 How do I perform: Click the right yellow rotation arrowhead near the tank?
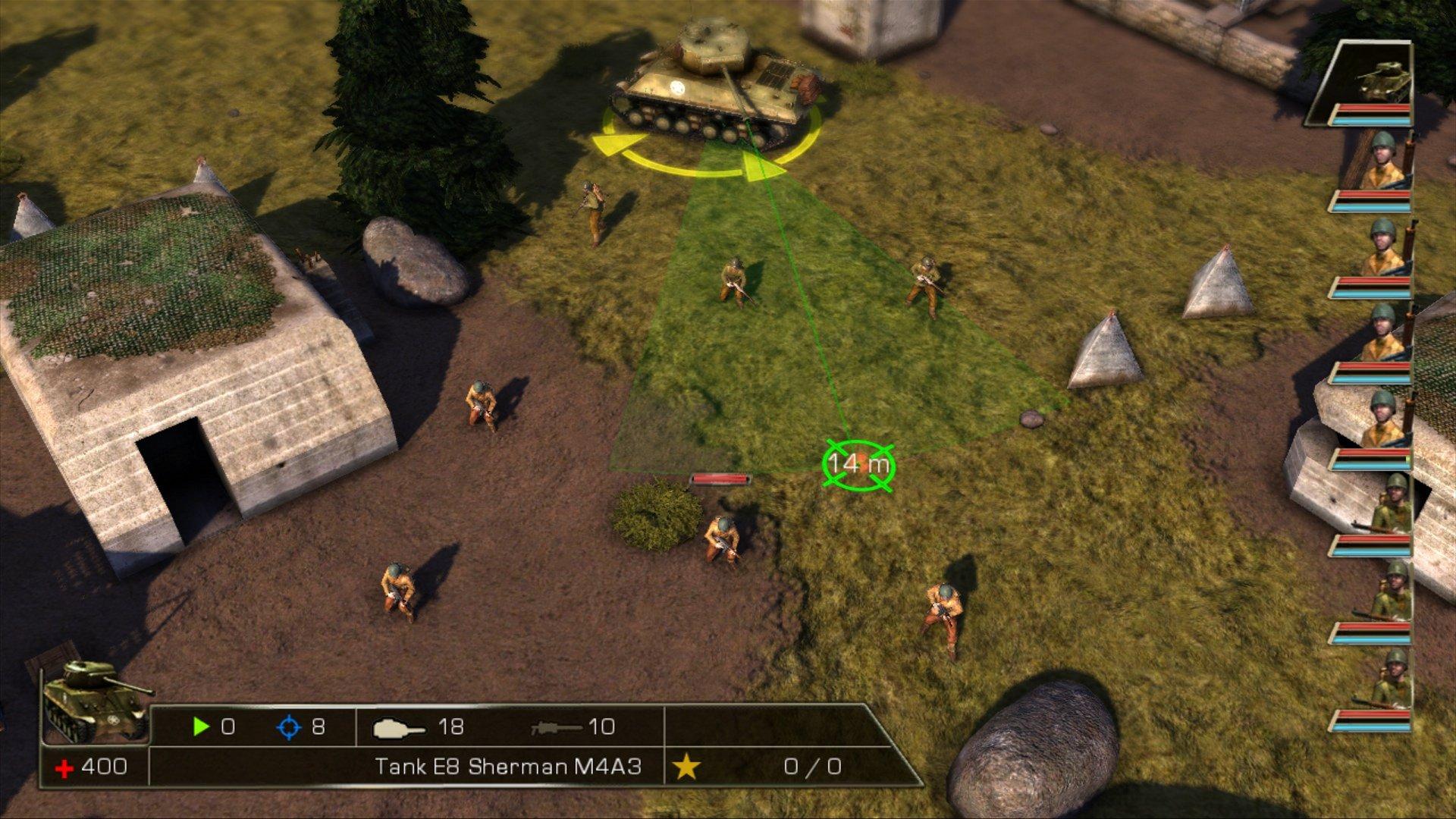coord(762,163)
